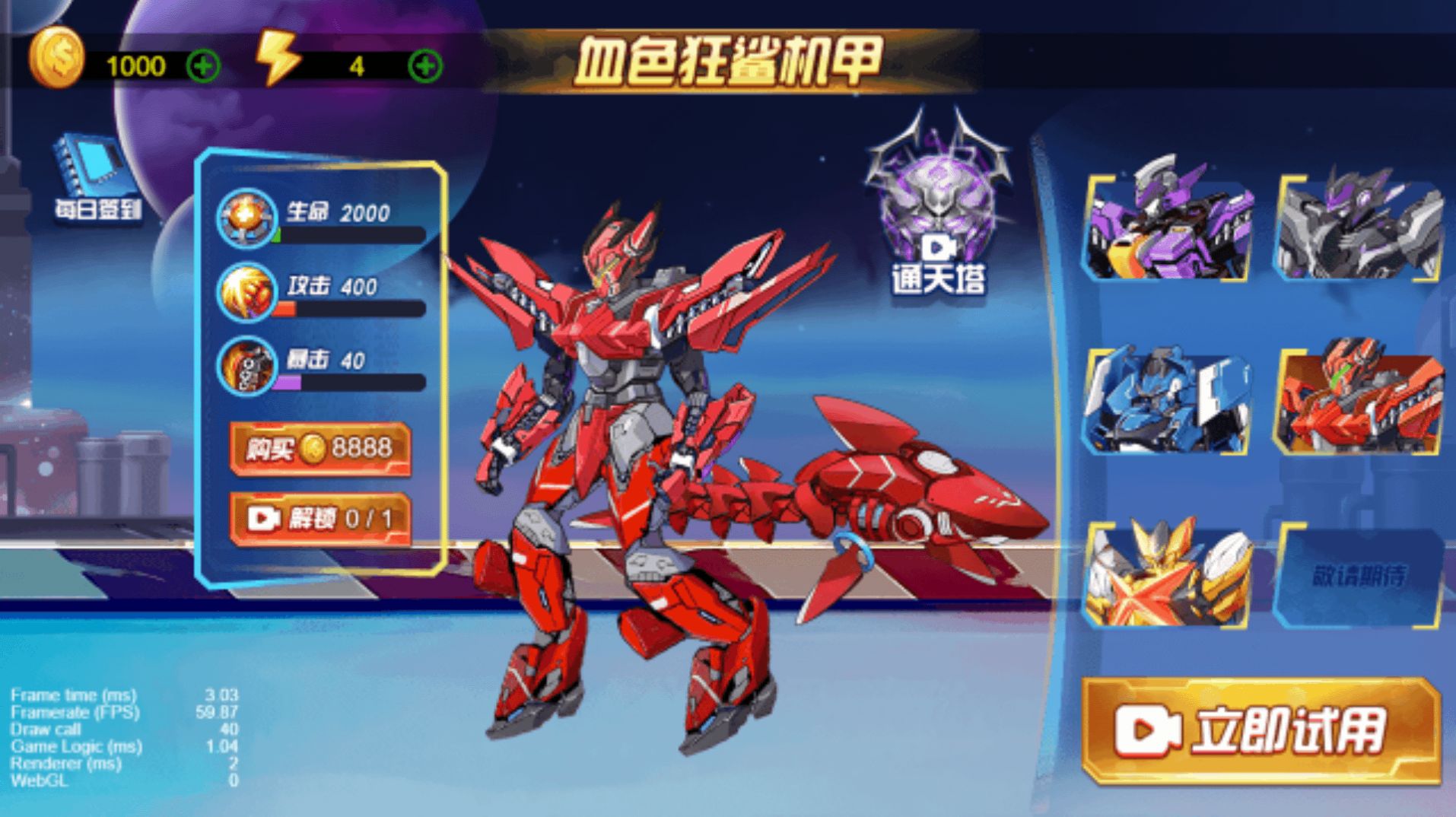1456x817 pixels.
Task: Add energy with the green plus button
Action: (x=426, y=65)
